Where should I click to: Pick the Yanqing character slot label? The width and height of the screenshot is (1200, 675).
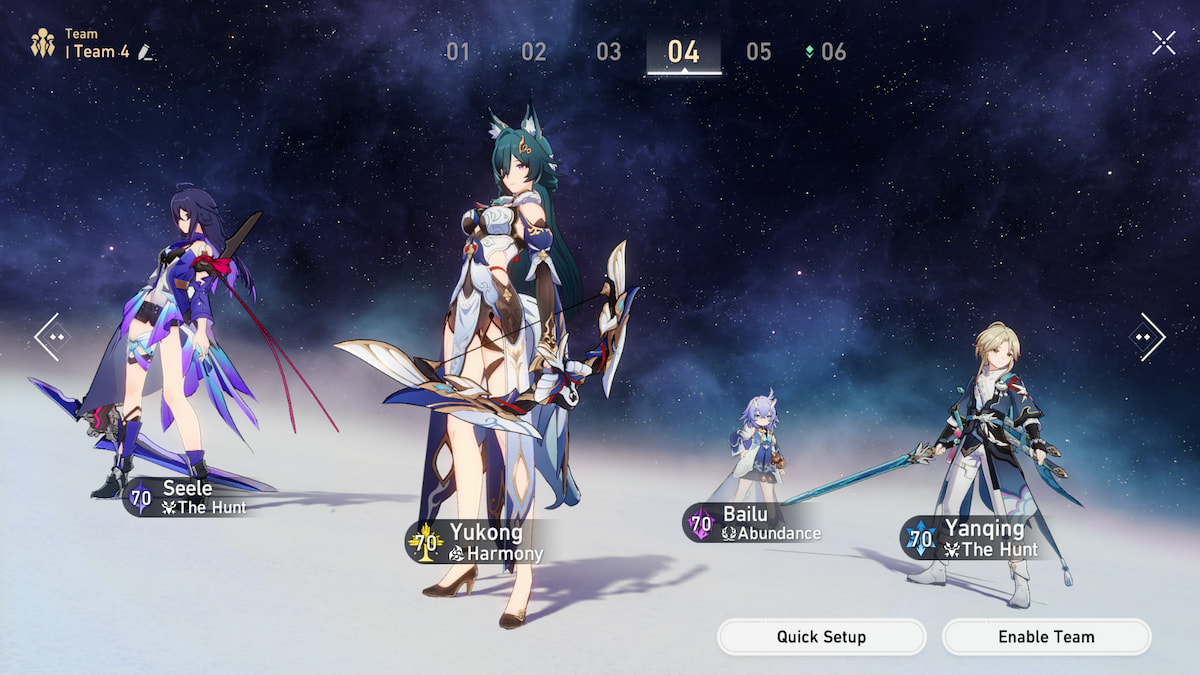tap(973, 538)
